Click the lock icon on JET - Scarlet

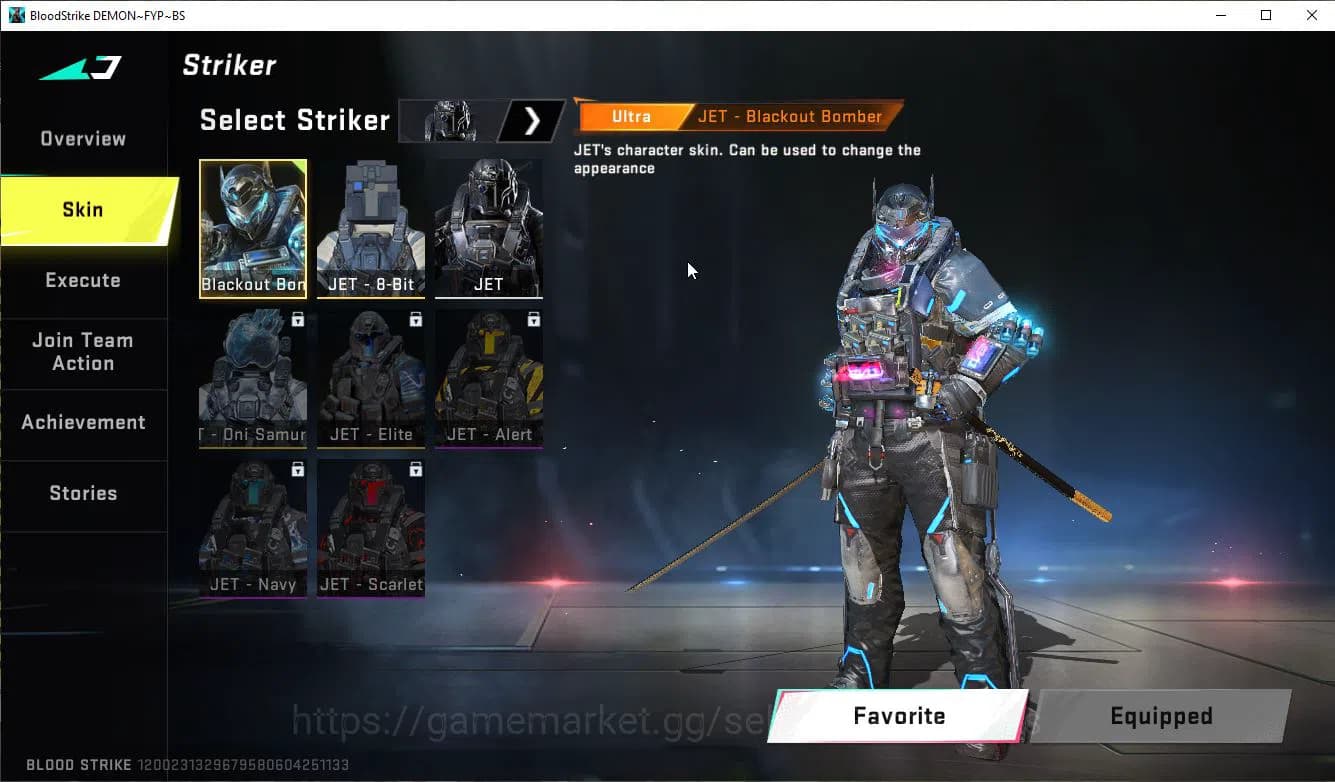[x=414, y=469]
